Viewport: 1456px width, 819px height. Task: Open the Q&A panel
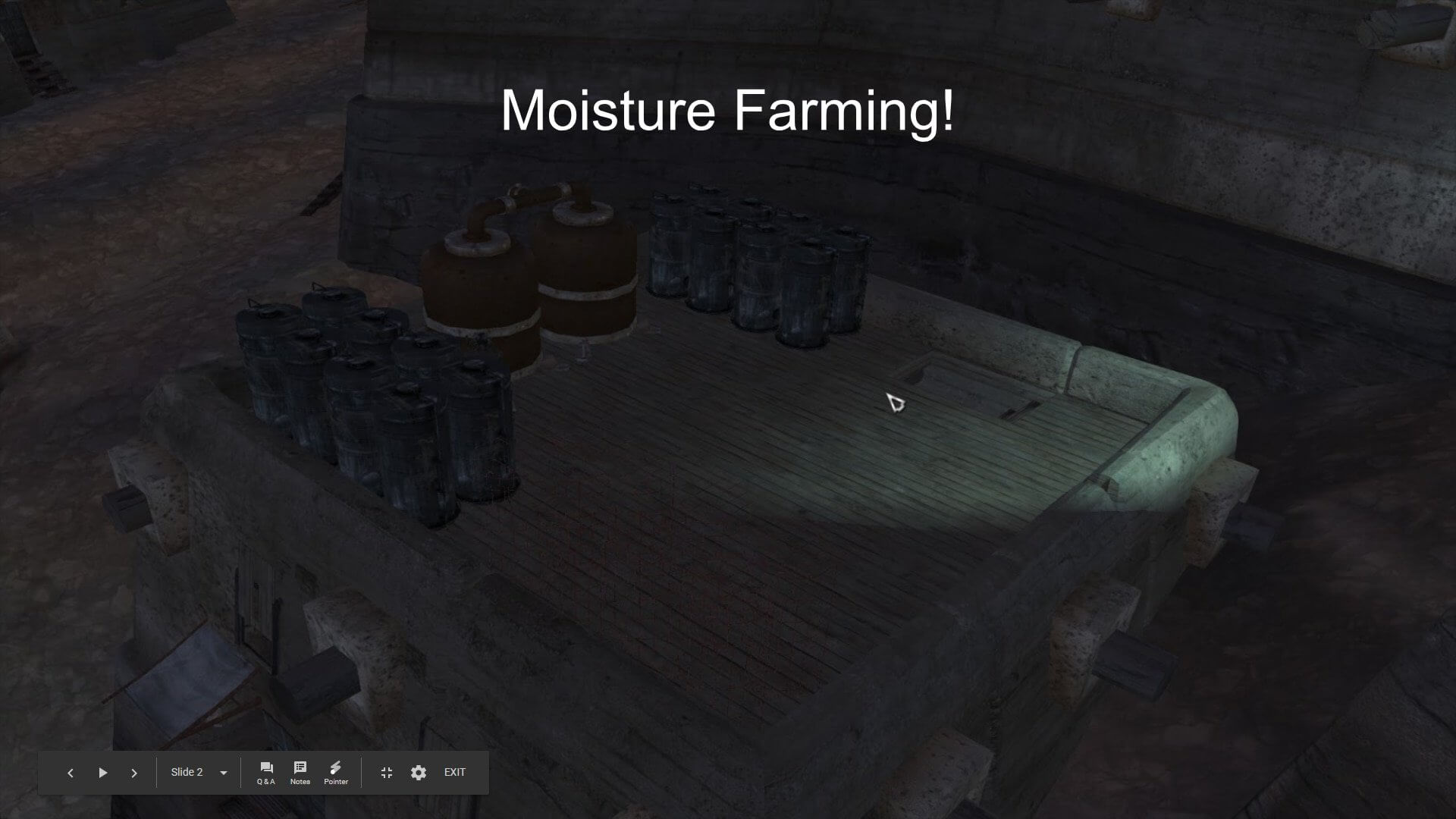pyautogui.click(x=266, y=773)
